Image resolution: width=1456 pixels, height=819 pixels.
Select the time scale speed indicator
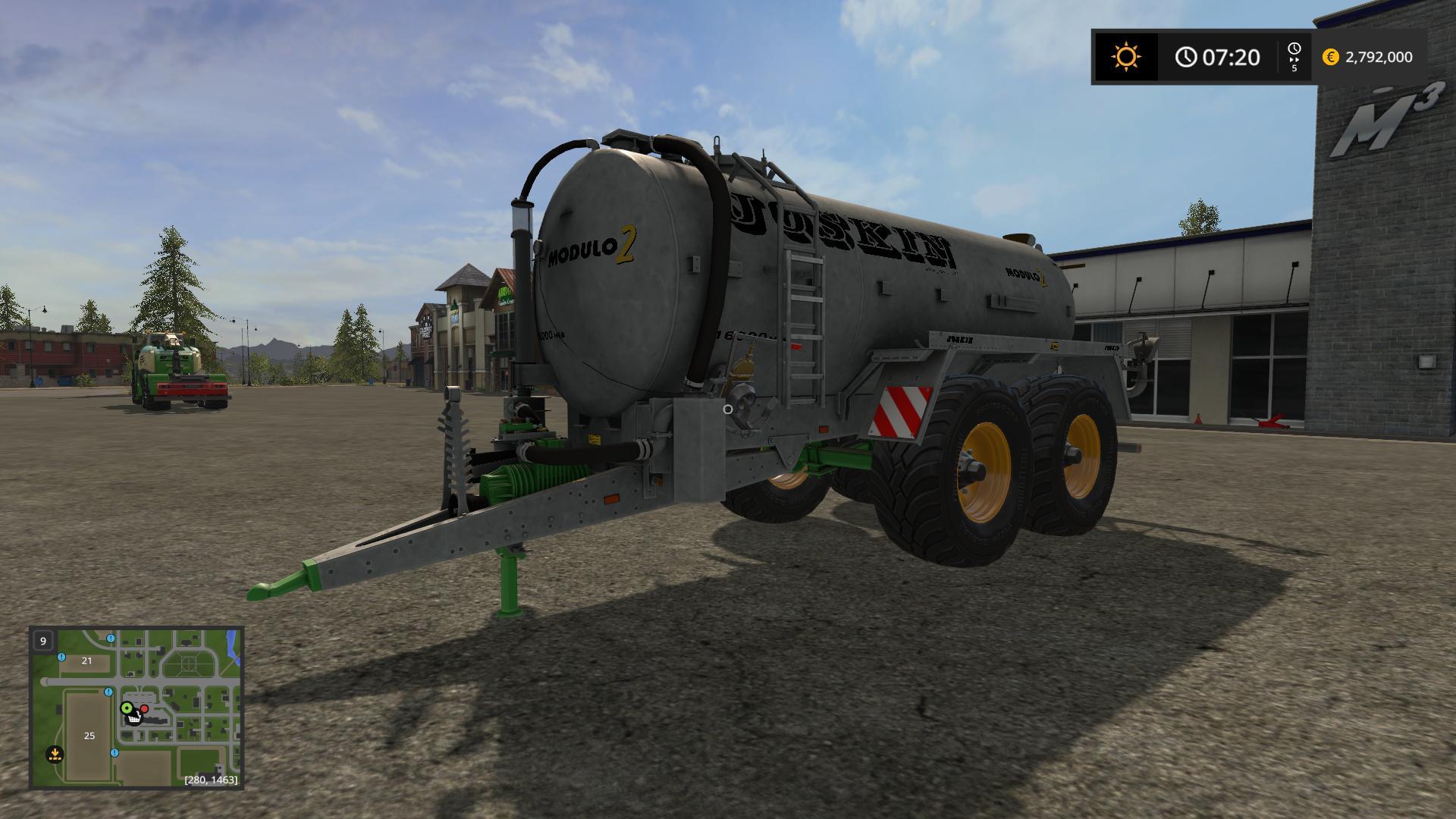pos(1294,57)
